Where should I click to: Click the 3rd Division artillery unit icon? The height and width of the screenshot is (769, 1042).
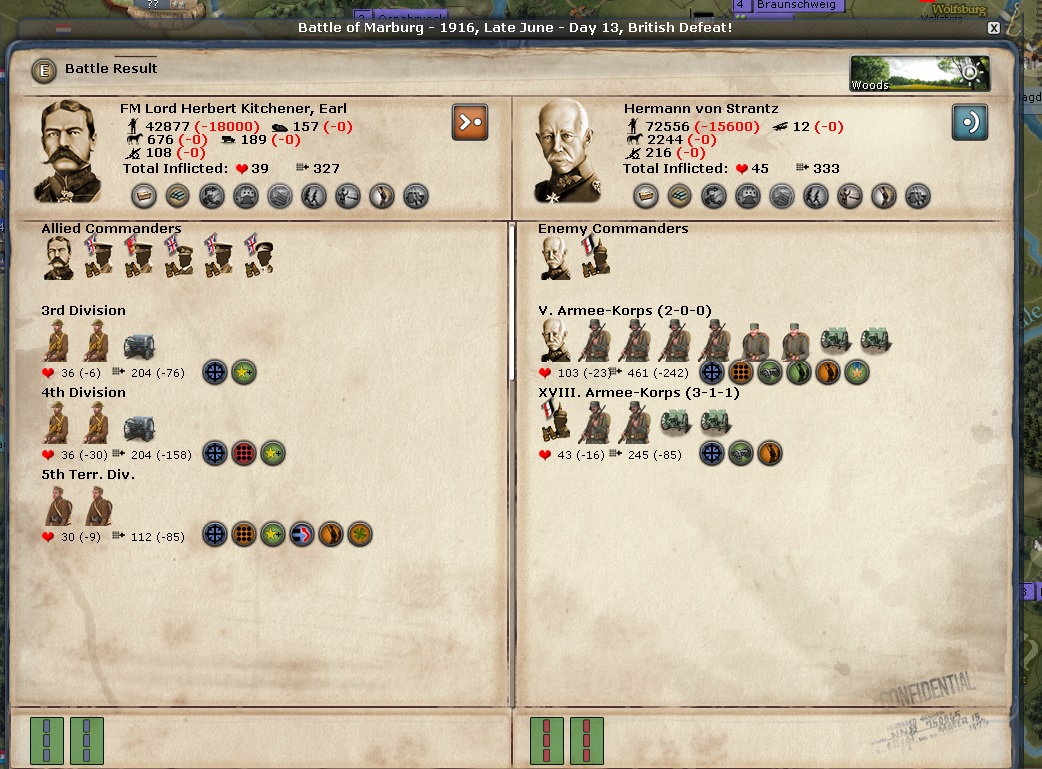click(139, 344)
